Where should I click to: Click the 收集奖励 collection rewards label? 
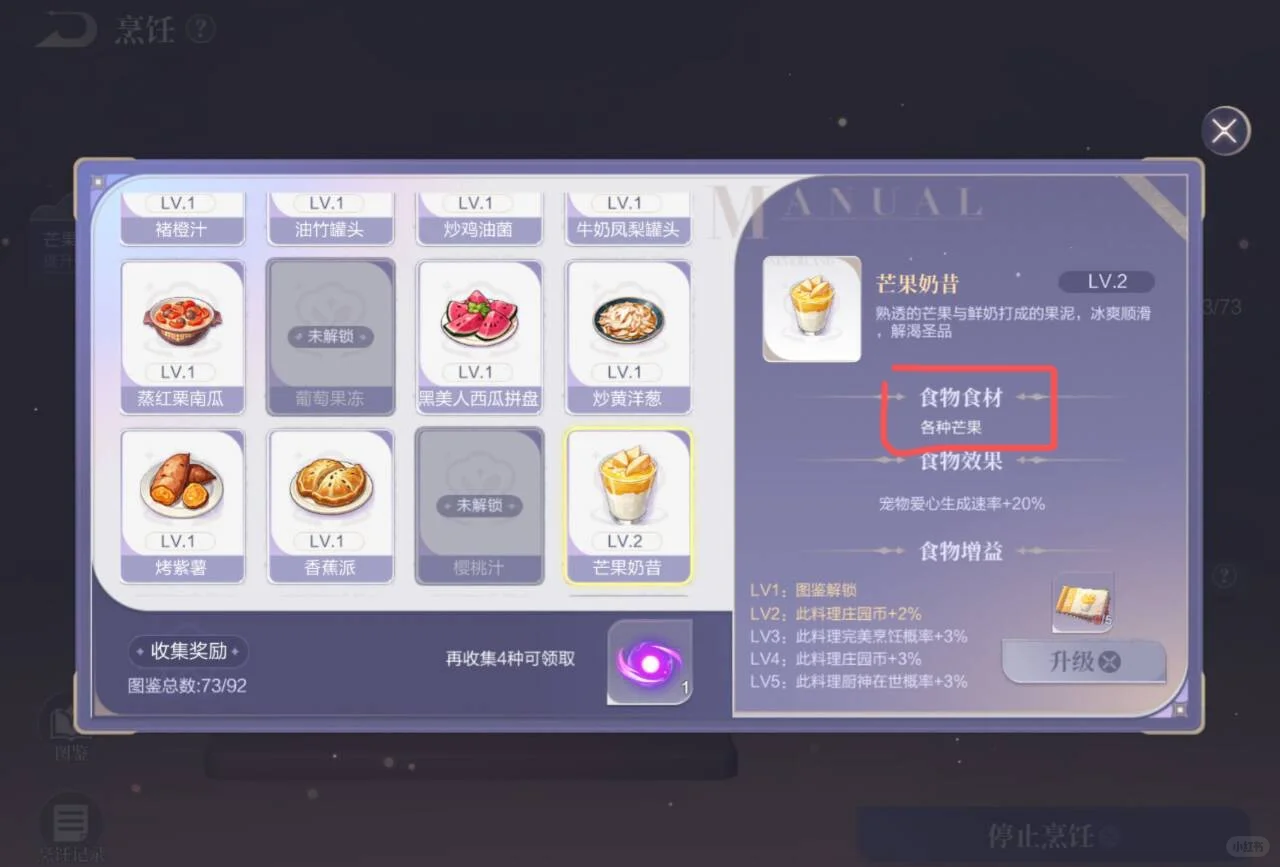click(x=188, y=650)
